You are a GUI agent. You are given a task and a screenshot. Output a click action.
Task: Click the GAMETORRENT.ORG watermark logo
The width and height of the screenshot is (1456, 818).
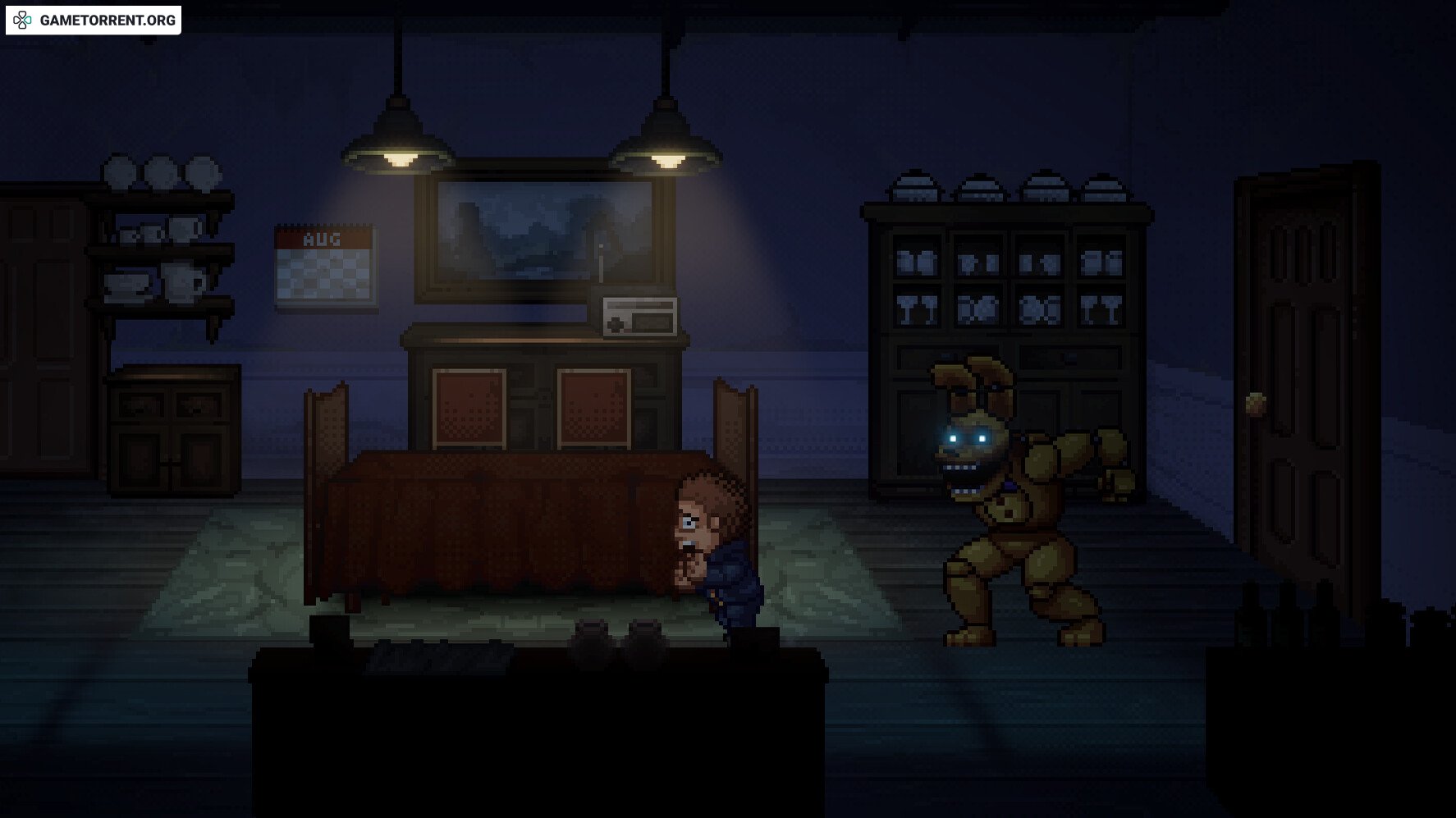pyautogui.click(x=94, y=20)
